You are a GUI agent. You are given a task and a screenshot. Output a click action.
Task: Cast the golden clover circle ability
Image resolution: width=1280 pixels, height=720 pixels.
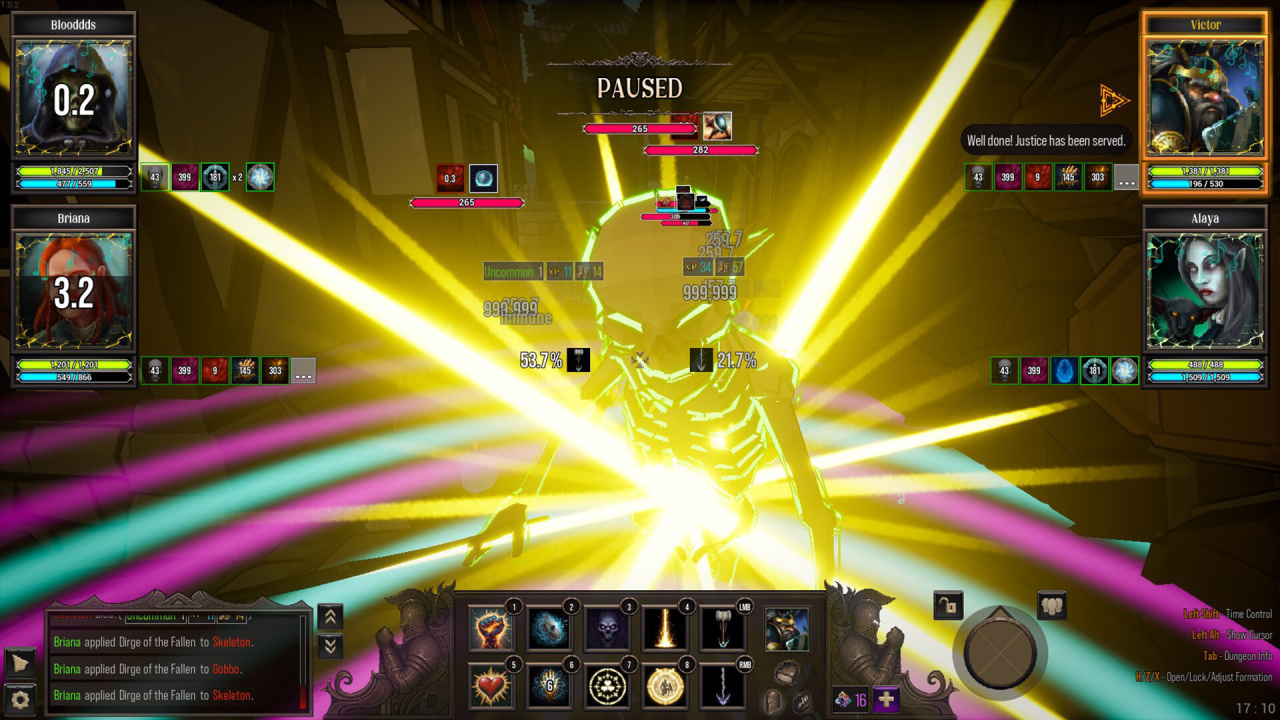pyautogui.click(x=607, y=686)
